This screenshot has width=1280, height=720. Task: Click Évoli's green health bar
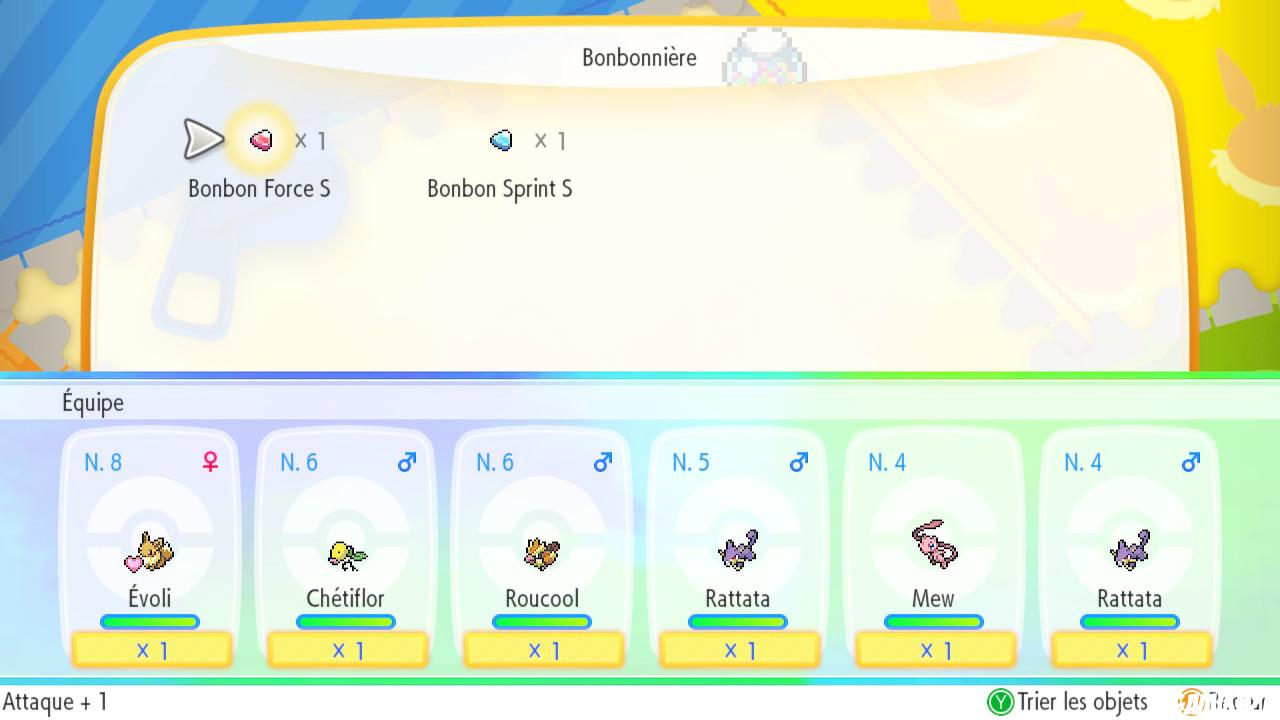(x=149, y=621)
